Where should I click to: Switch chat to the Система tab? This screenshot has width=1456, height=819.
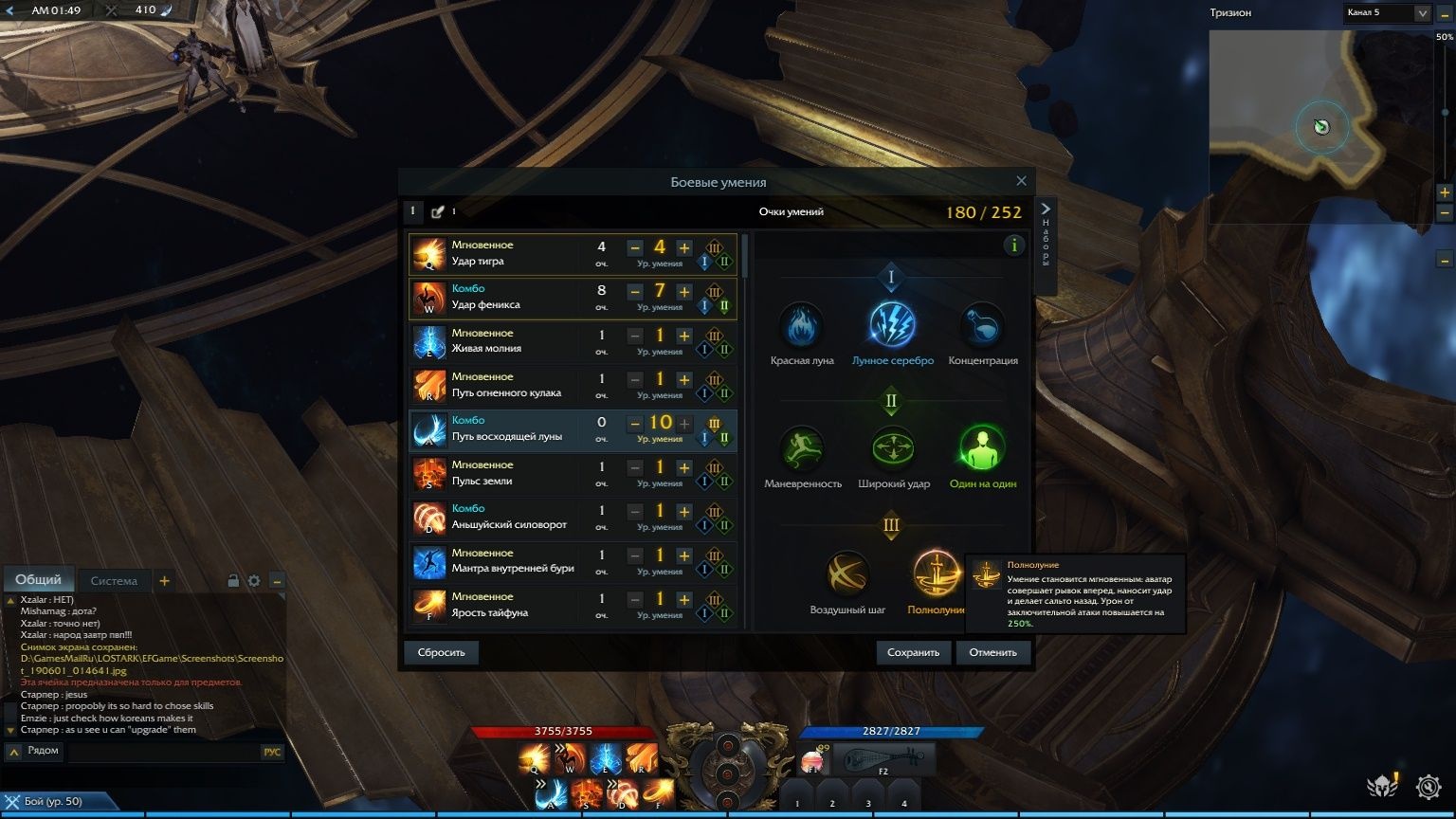click(x=114, y=581)
